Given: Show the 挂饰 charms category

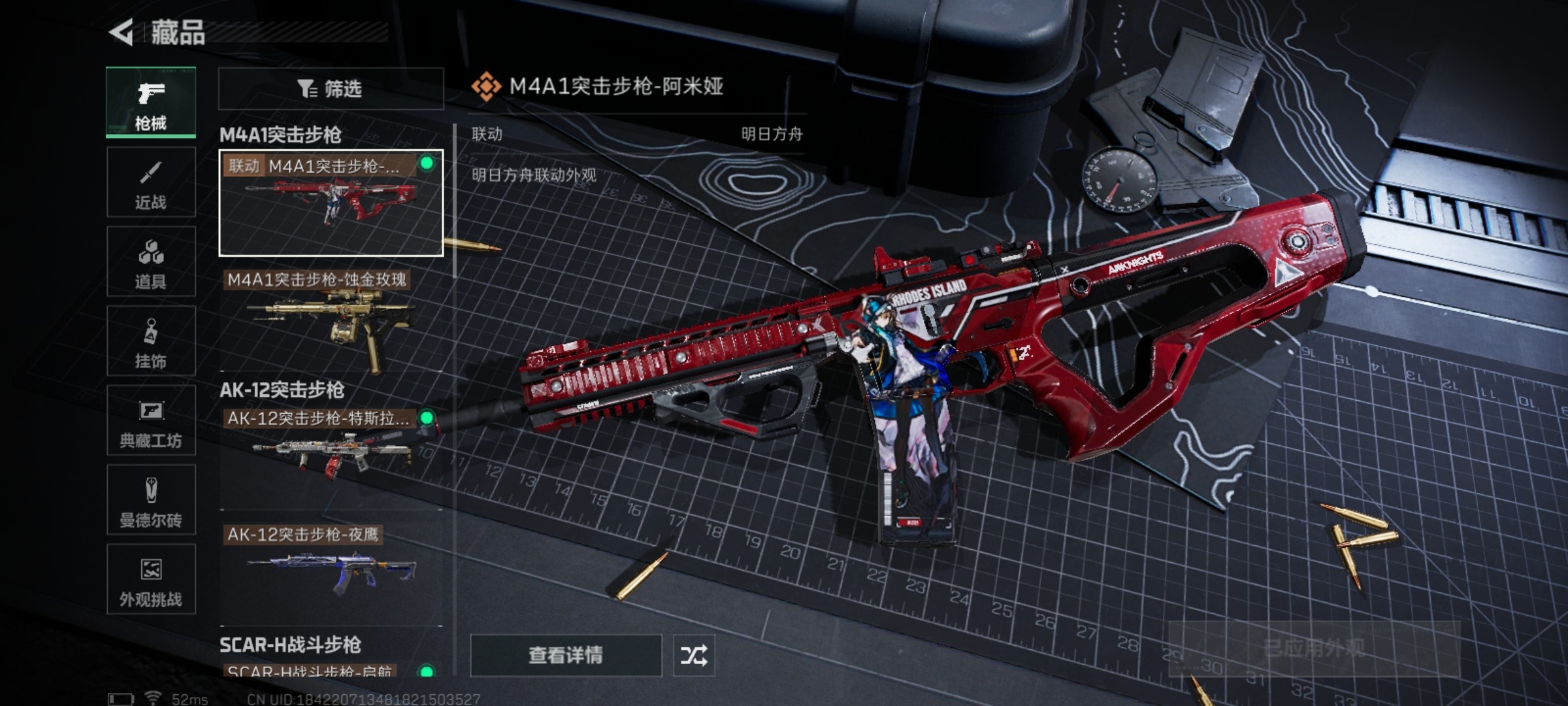Looking at the screenshot, I should [151, 341].
